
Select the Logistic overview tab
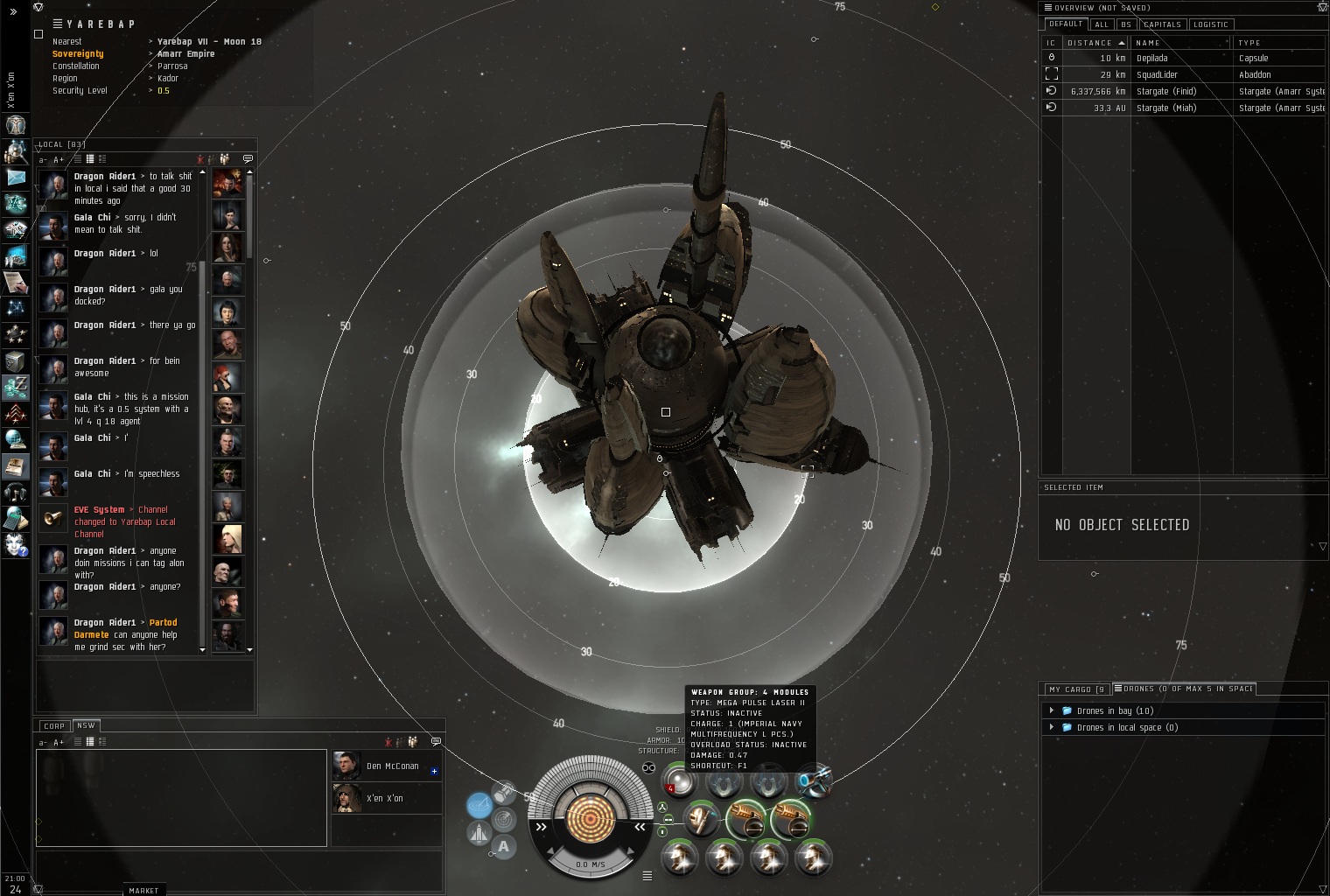tap(1211, 24)
